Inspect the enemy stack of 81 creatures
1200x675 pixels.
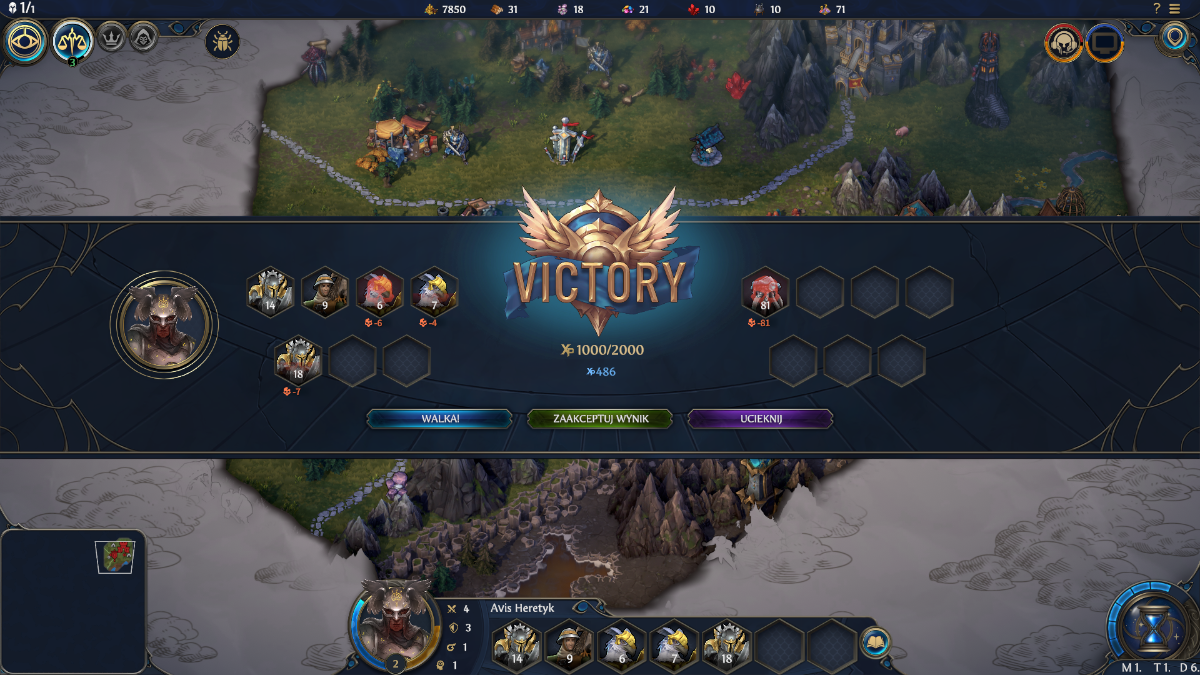click(x=765, y=292)
